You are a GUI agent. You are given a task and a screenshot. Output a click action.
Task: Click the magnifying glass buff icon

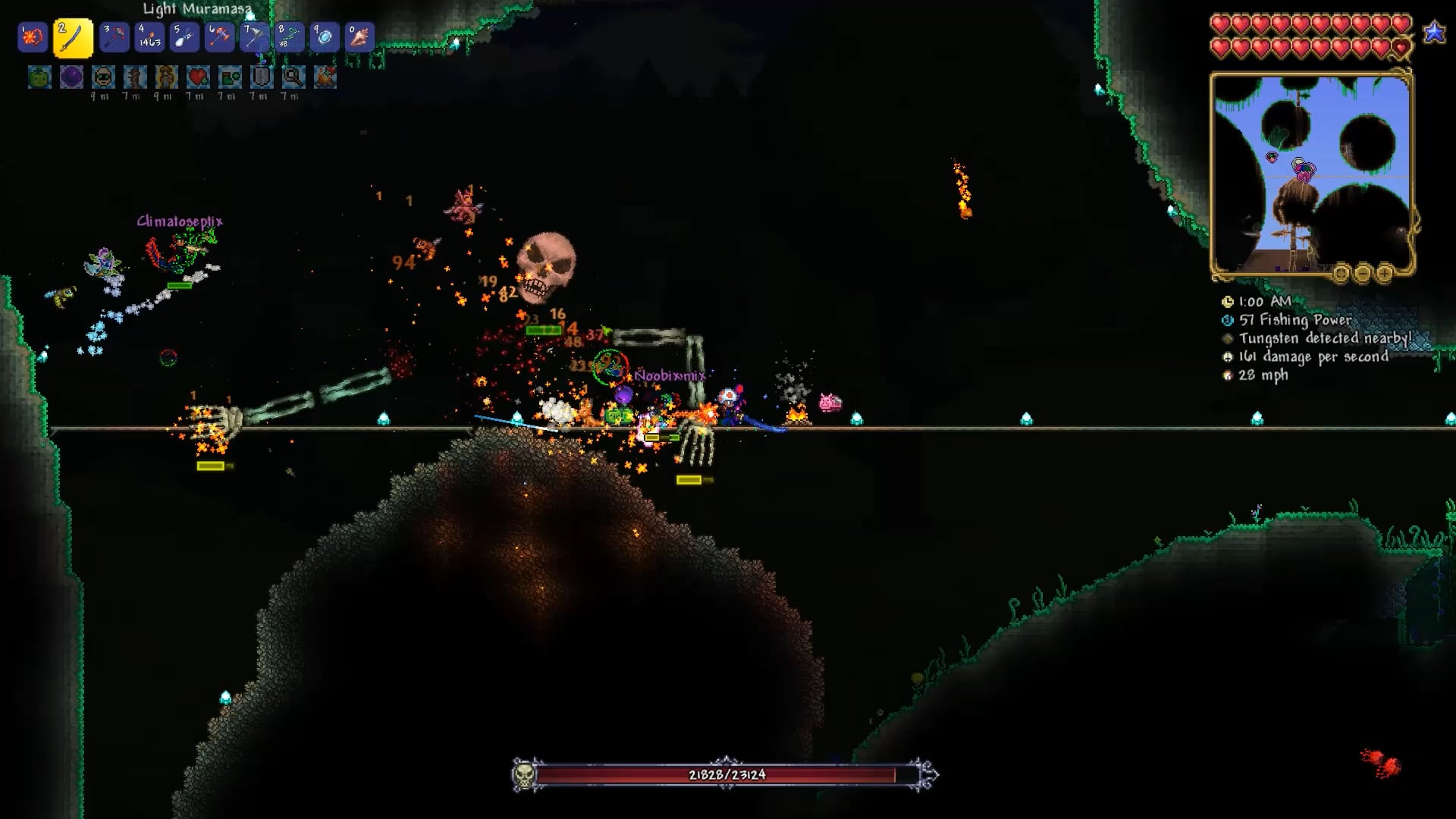293,77
